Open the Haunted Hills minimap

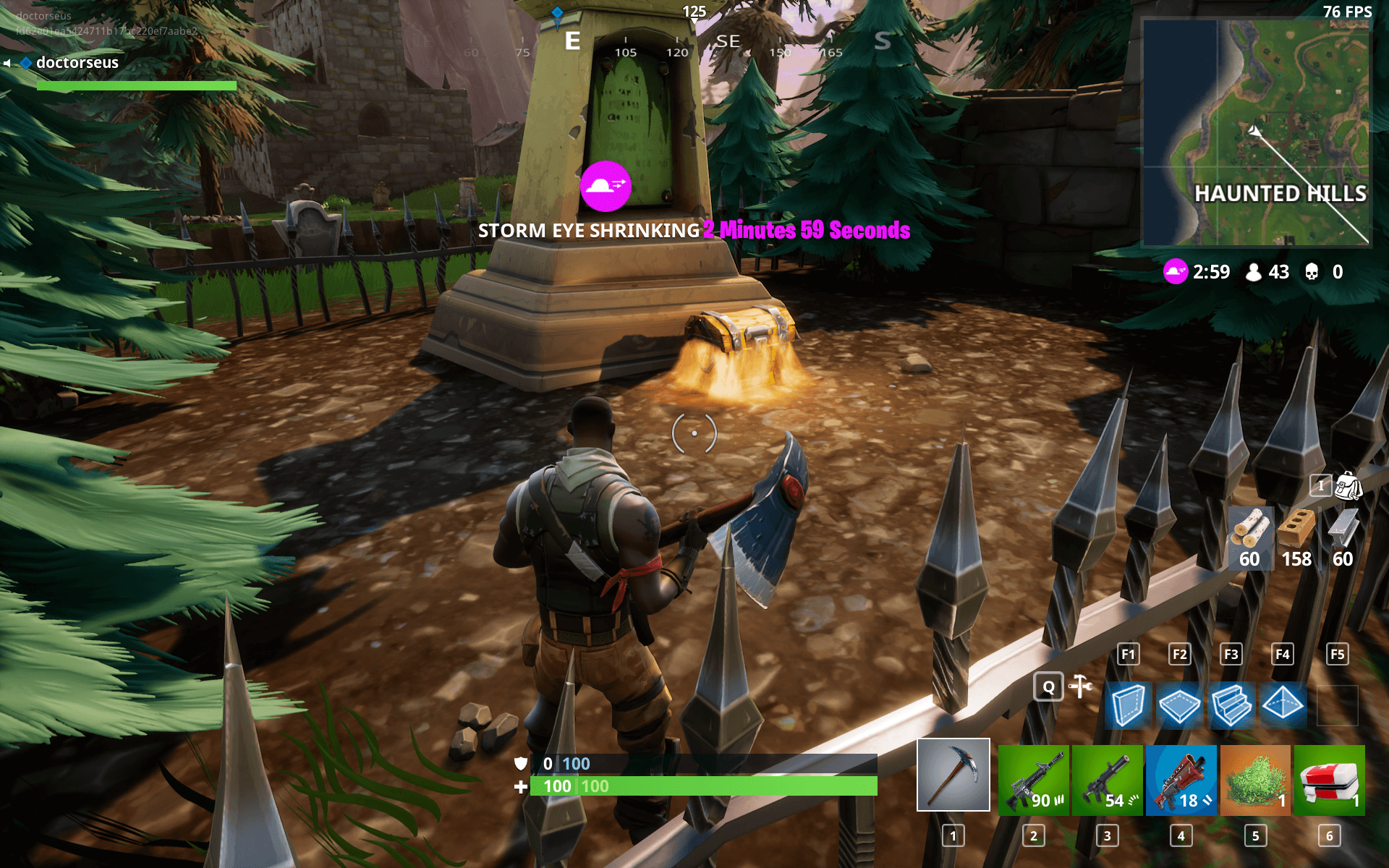(1256, 133)
